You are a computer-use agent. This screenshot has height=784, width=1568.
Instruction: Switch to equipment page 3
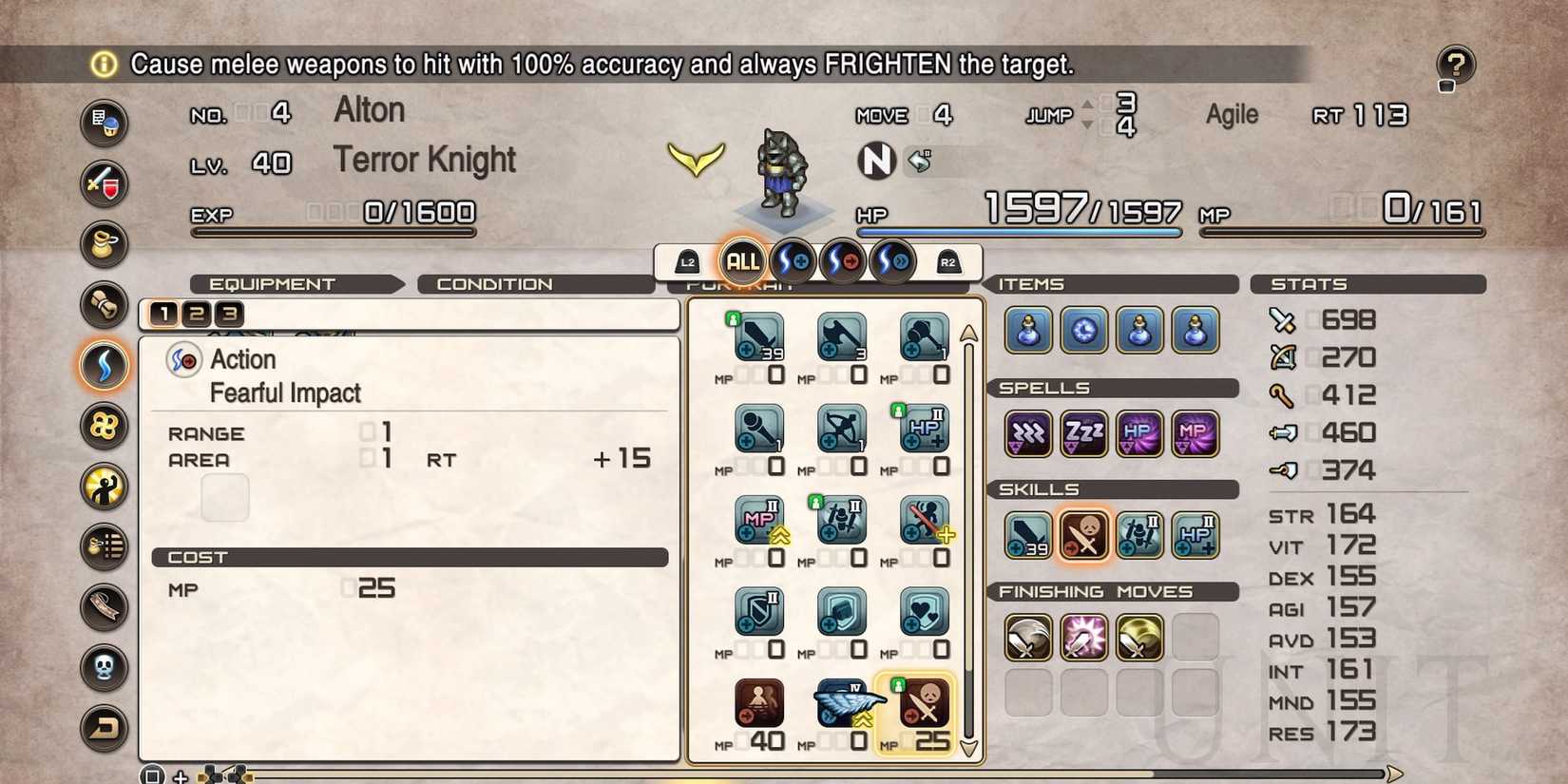(x=228, y=314)
